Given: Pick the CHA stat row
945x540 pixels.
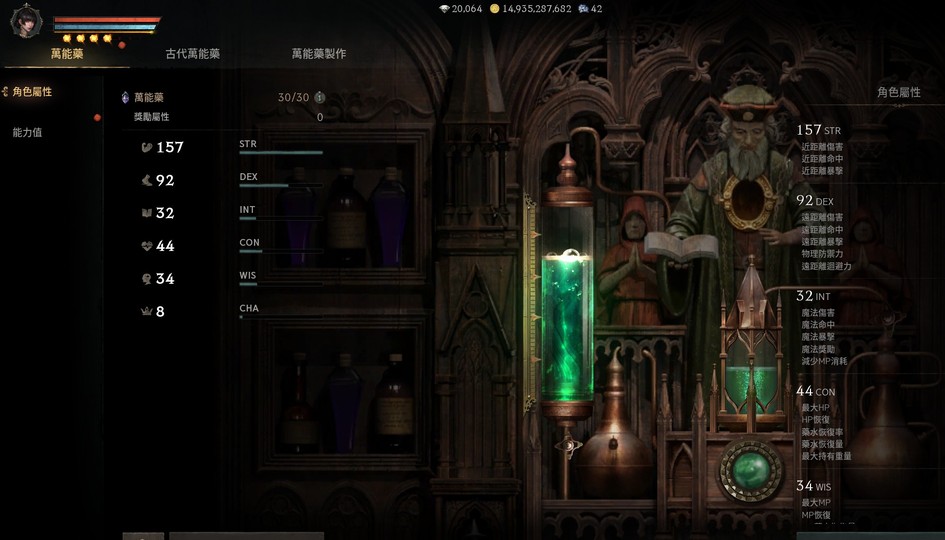Looking at the screenshot, I should click(230, 311).
